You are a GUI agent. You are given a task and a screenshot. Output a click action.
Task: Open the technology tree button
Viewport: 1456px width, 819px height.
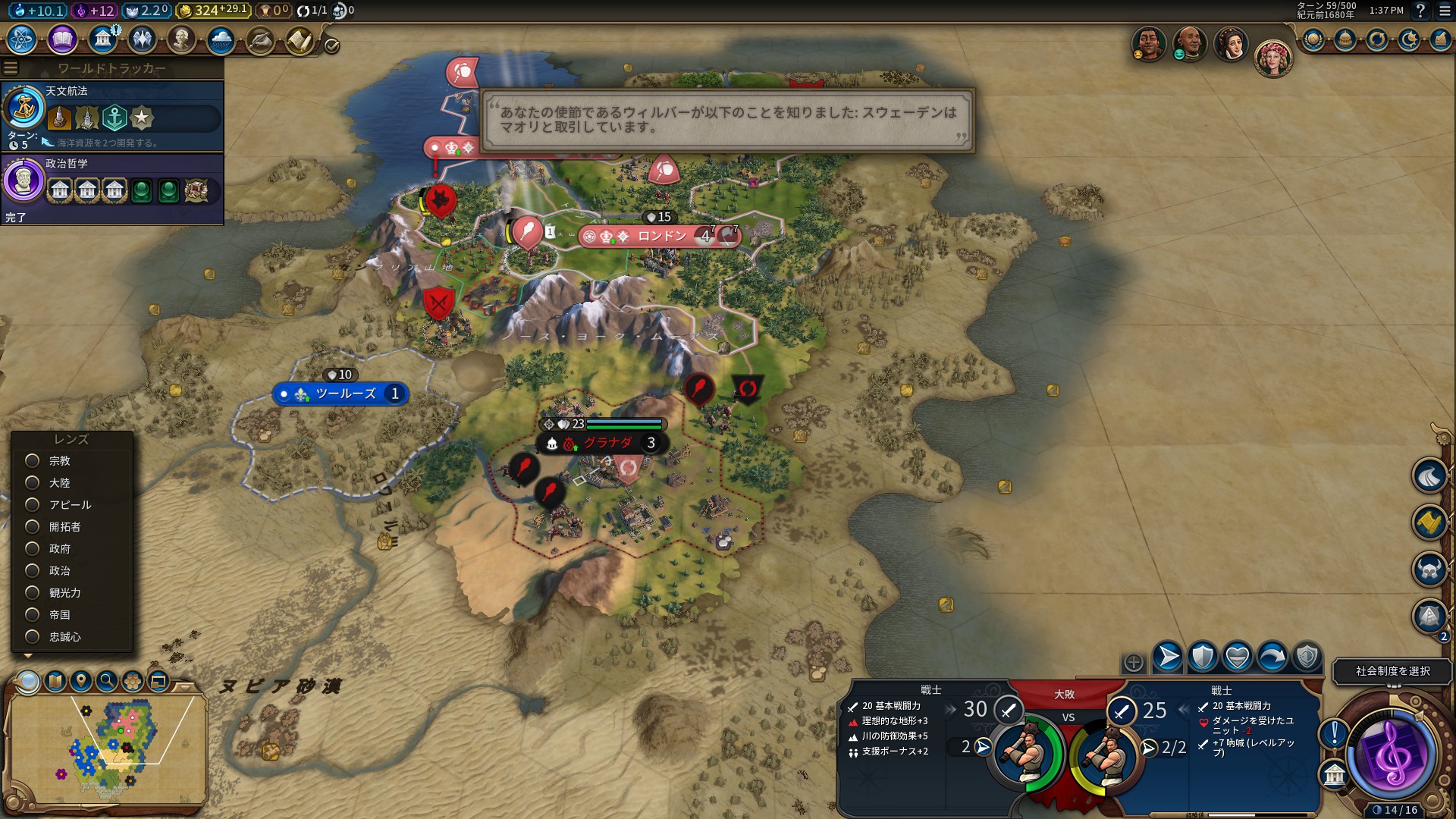coord(22,39)
